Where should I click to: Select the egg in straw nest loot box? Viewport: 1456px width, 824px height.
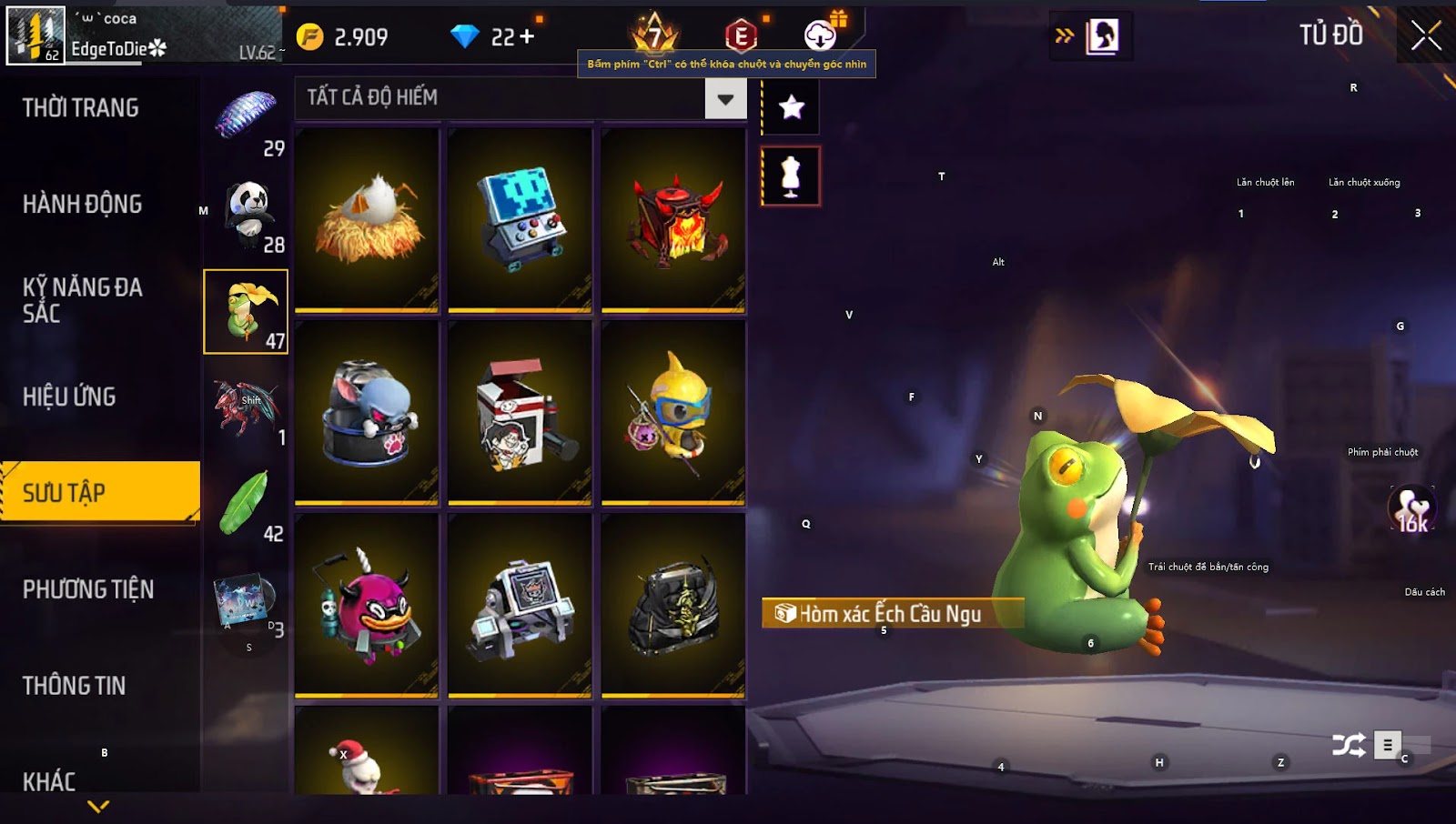[367, 219]
